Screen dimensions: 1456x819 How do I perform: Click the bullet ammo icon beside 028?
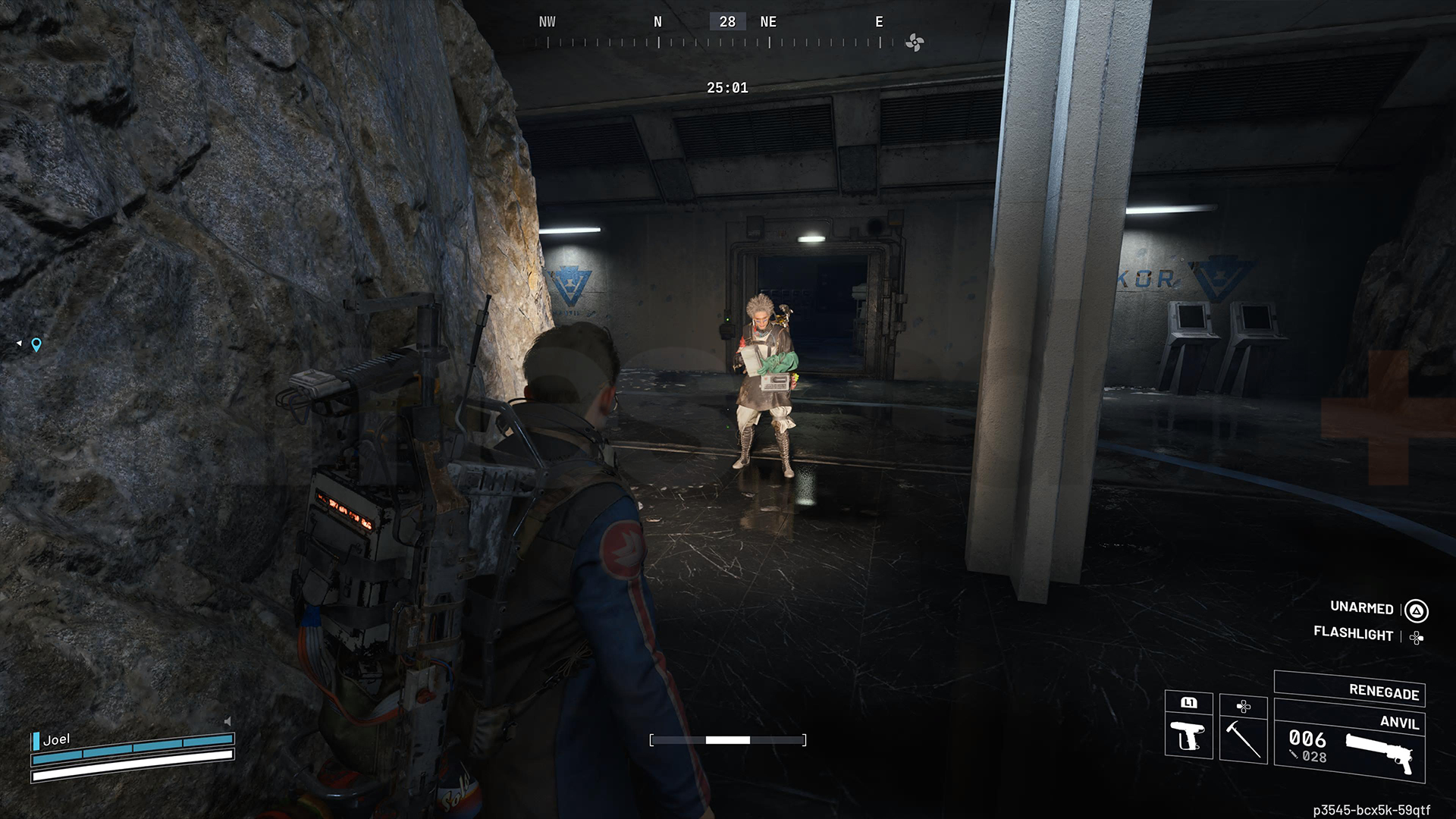pos(1293,755)
